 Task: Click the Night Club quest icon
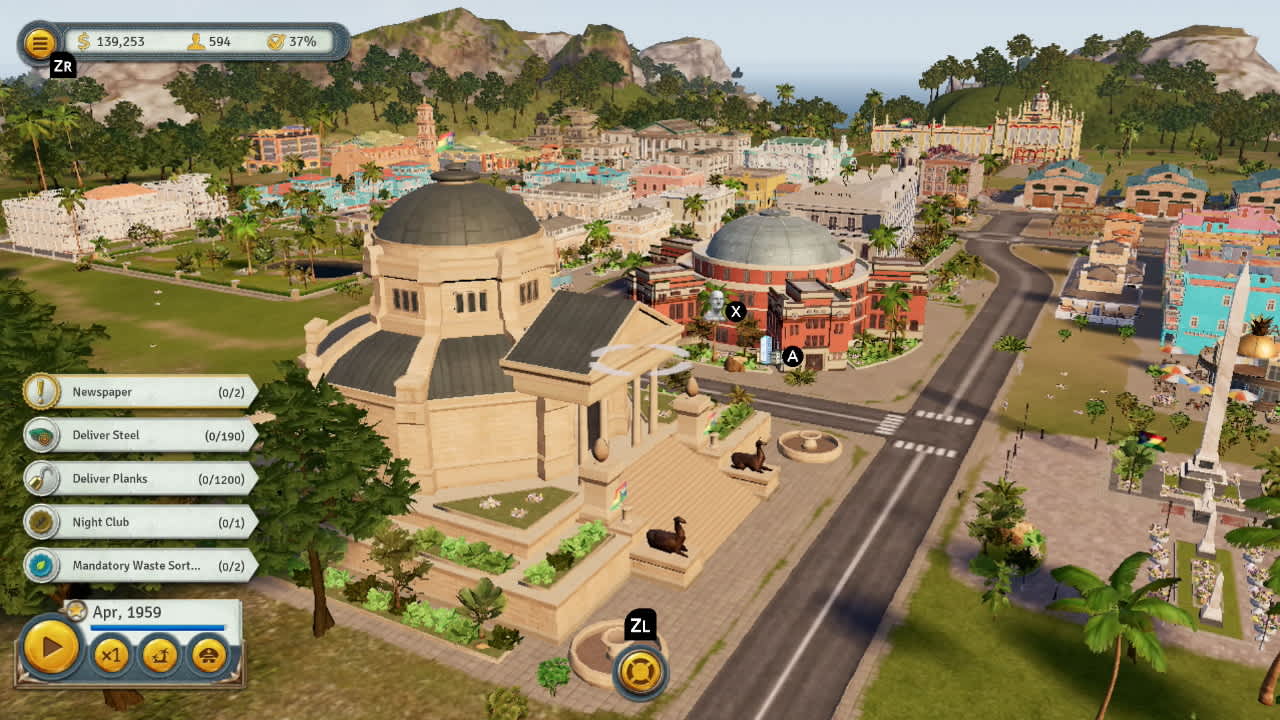click(x=40, y=522)
